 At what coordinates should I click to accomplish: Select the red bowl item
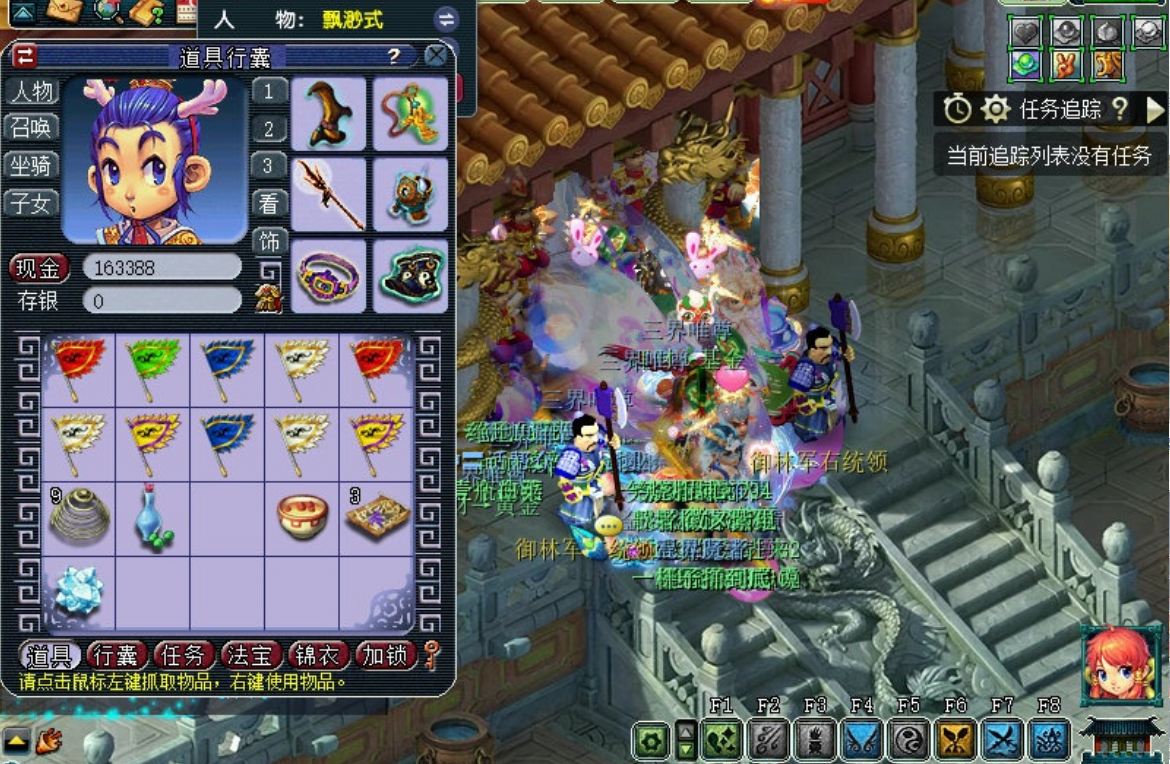click(x=302, y=517)
